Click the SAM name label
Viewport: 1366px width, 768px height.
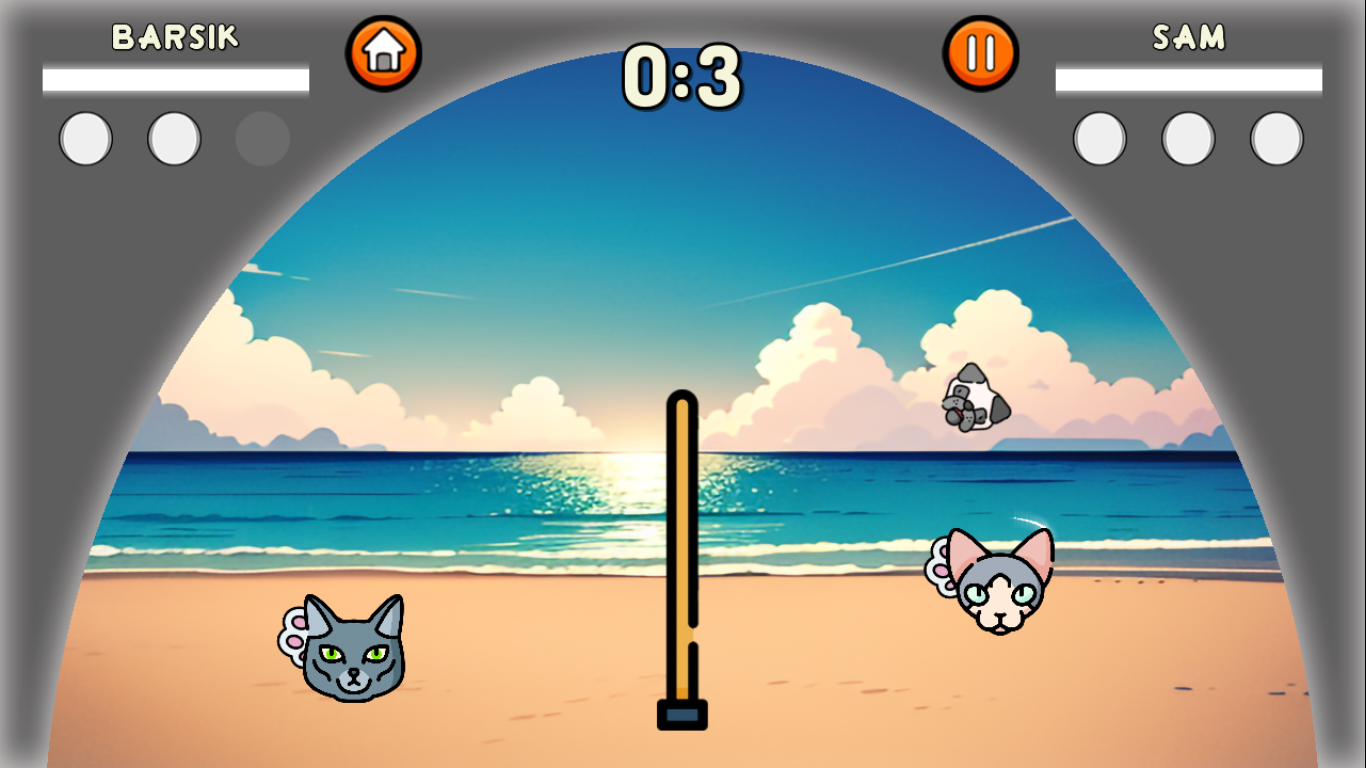[1190, 35]
